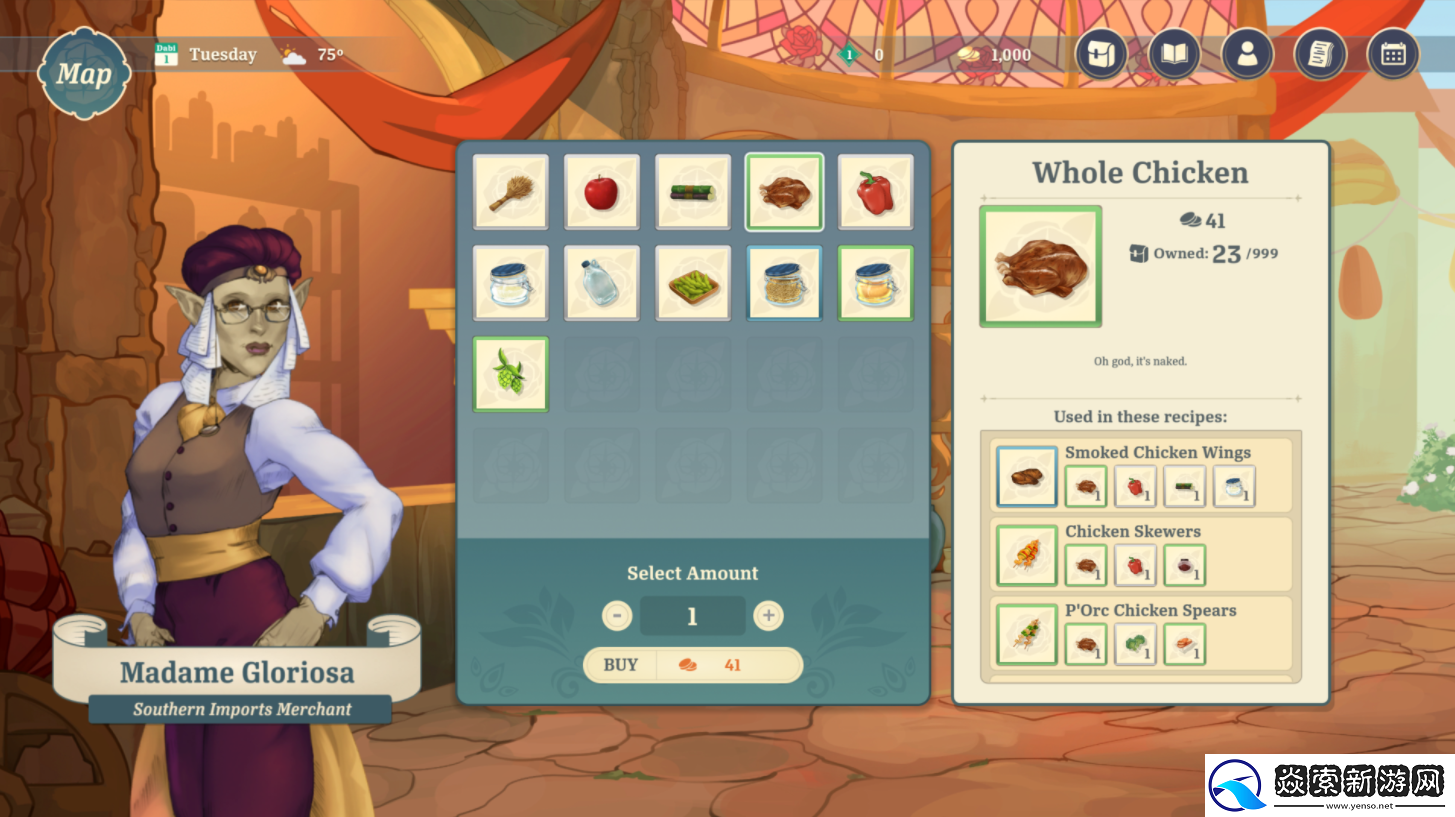1455x817 pixels.
Task: Increase the purchase amount with plus
Action: point(768,615)
